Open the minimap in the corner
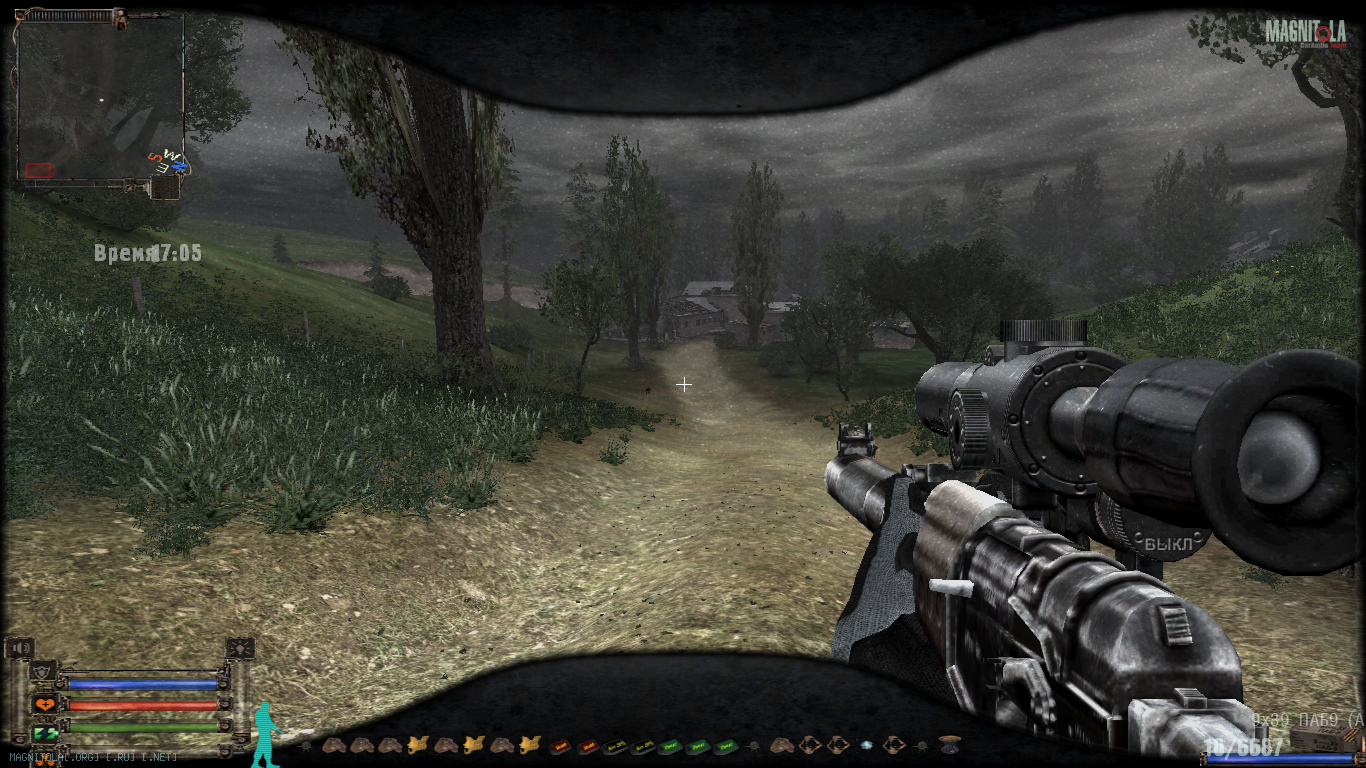This screenshot has height=768, width=1366. [x=100, y=98]
